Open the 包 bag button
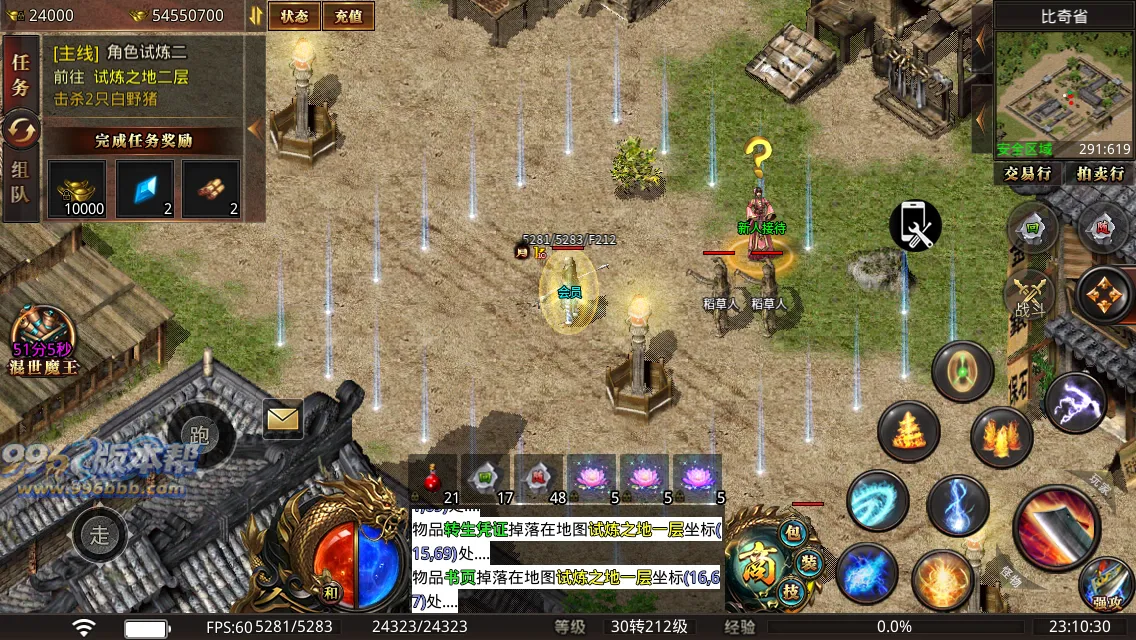Image resolution: width=1136 pixels, height=640 pixels. pos(792,533)
